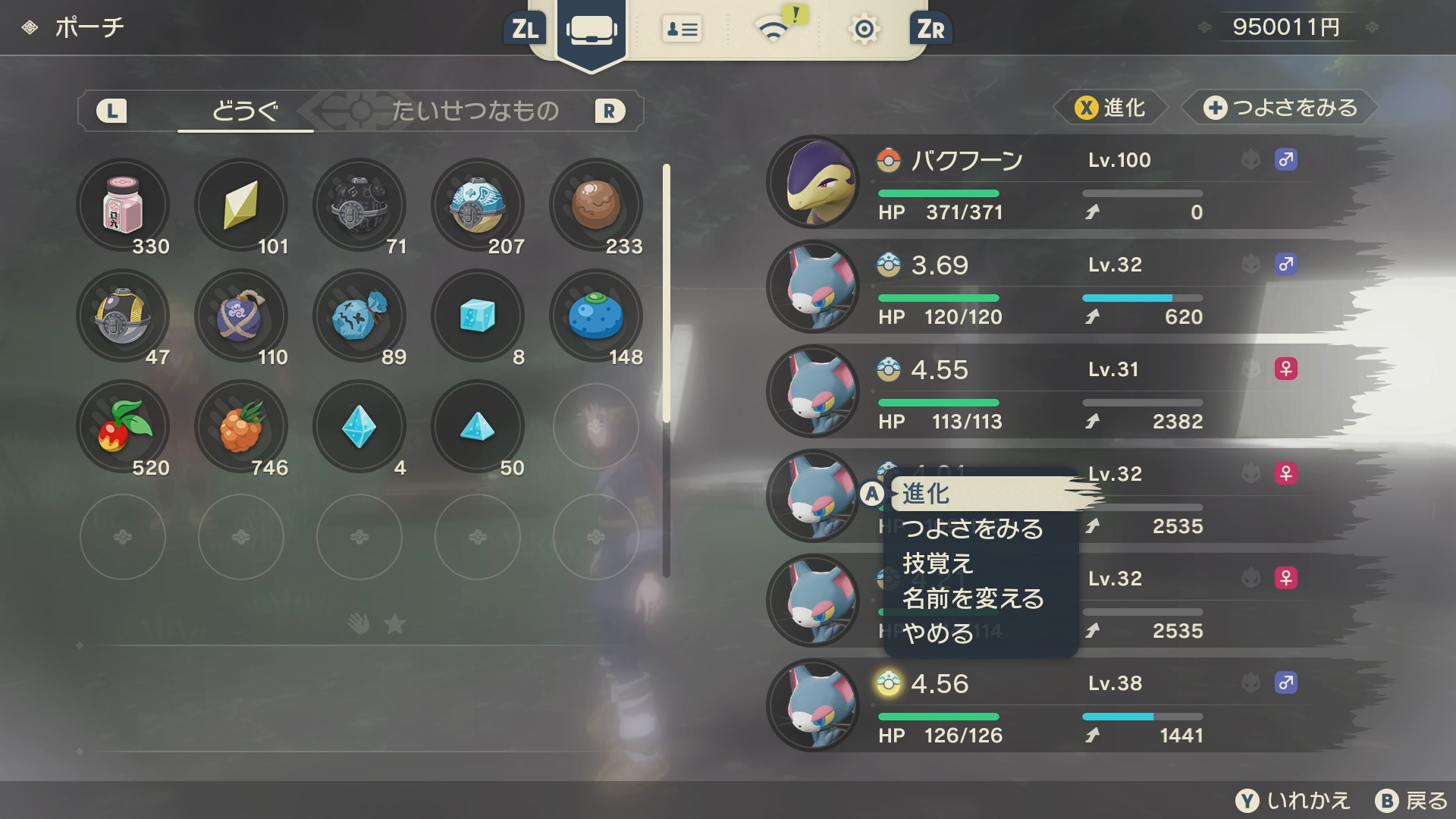Open the どうぐ items tab
Image resolution: width=1456 pixels, height=819 pixels.
[x=245, y=111]
